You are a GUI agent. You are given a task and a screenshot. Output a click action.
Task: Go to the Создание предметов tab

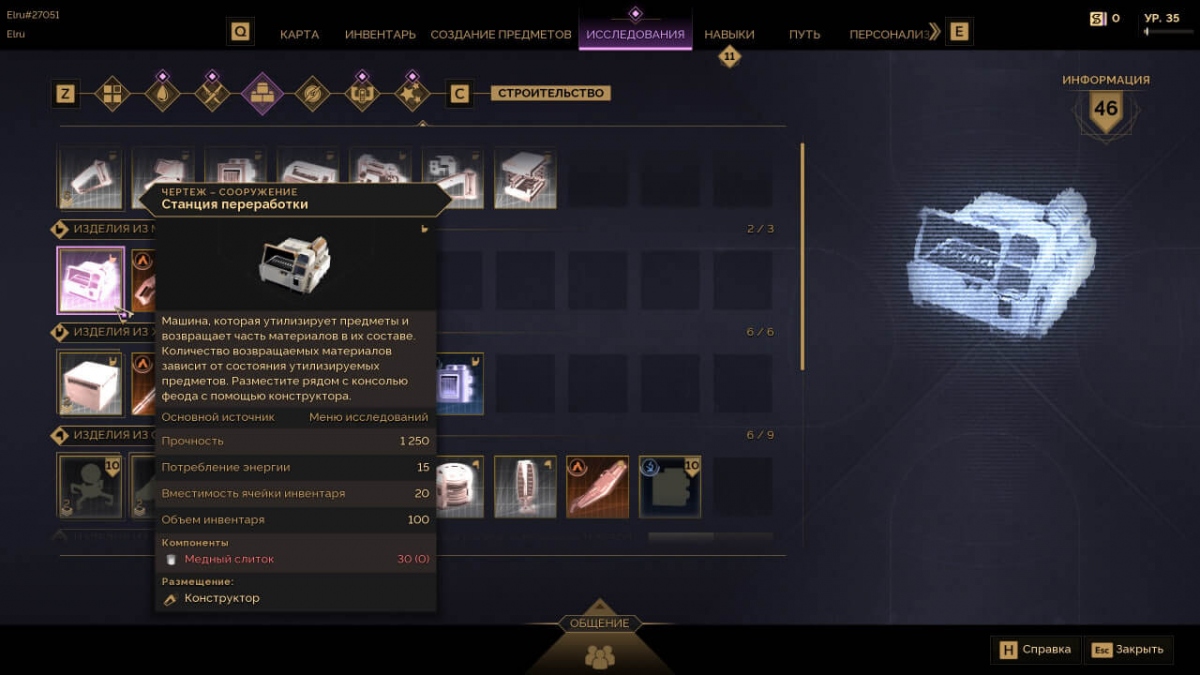tap(501, 34)
